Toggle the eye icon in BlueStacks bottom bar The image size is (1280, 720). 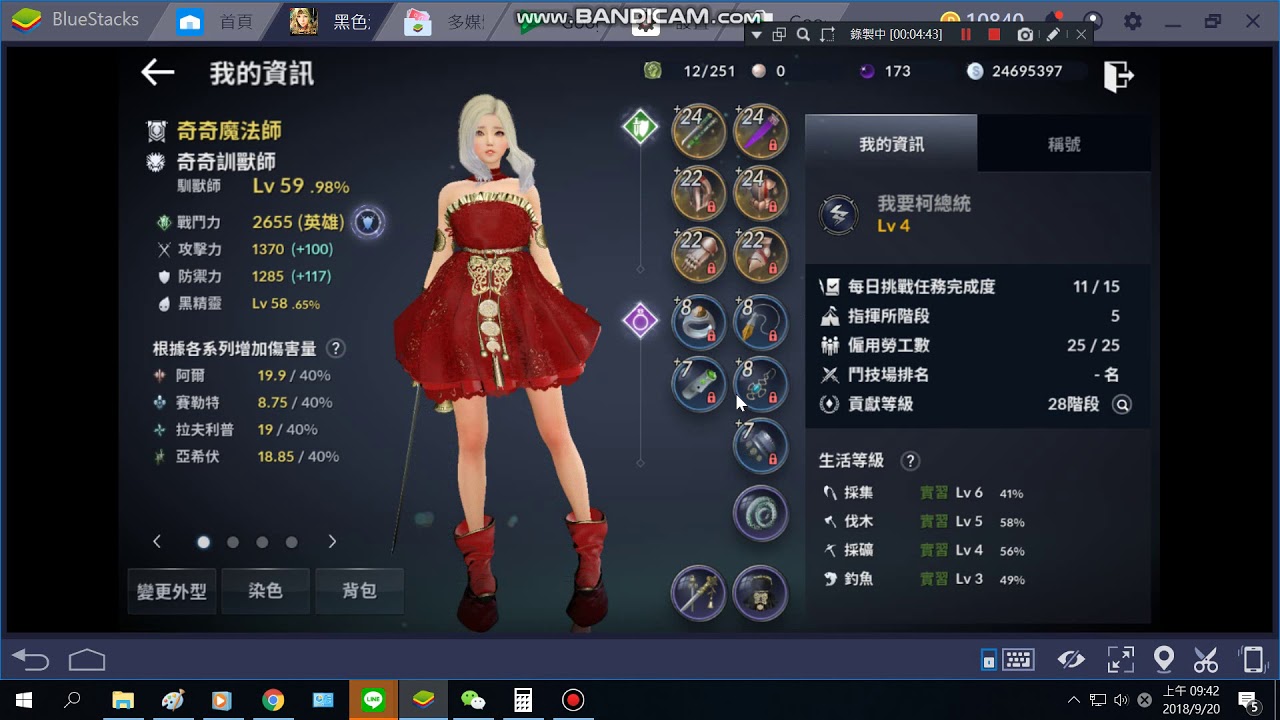click(1071, 659)
